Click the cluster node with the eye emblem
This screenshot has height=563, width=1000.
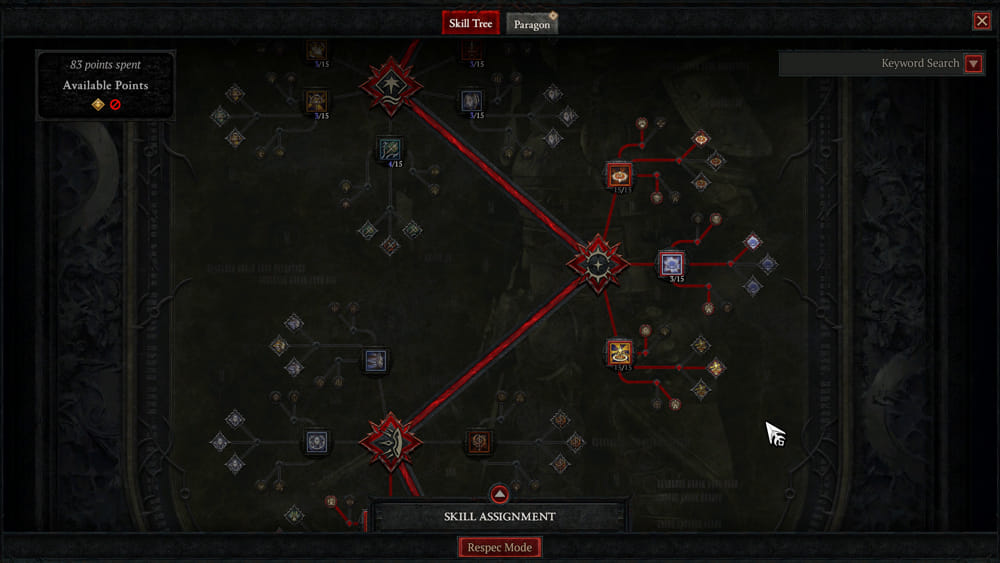click(391, 441)
